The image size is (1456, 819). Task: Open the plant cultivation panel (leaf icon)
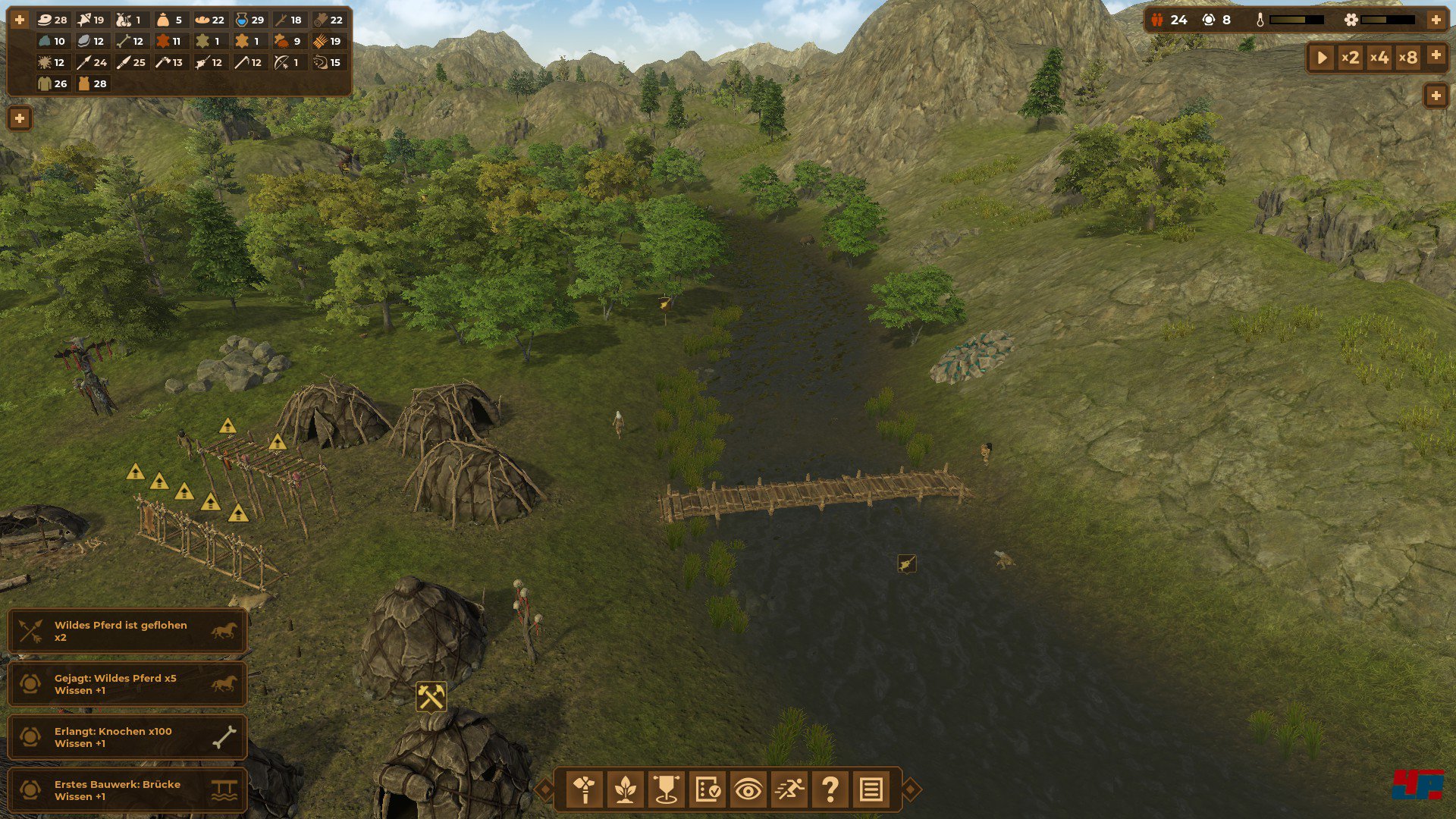pos(626,790)
